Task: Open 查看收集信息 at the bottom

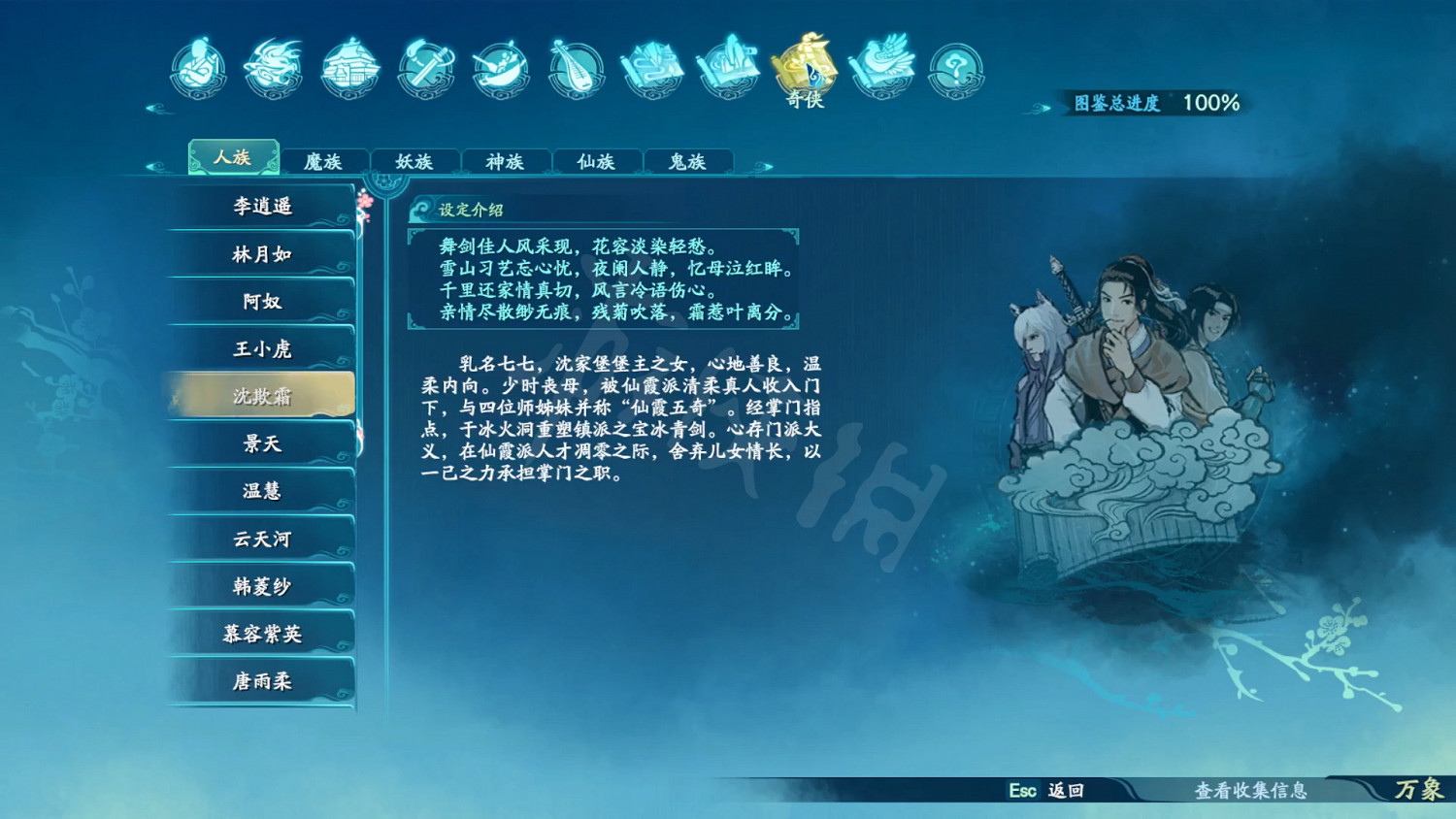Action: pyautogui.click(x=1250, y=792)
